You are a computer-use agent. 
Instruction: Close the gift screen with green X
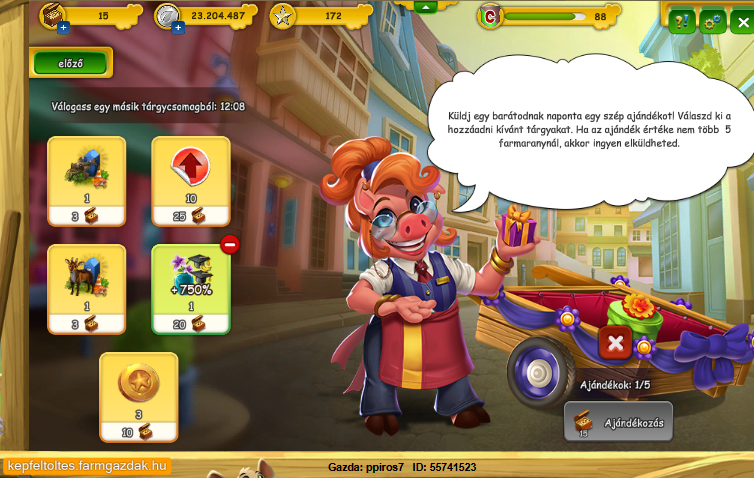[741, 20]
